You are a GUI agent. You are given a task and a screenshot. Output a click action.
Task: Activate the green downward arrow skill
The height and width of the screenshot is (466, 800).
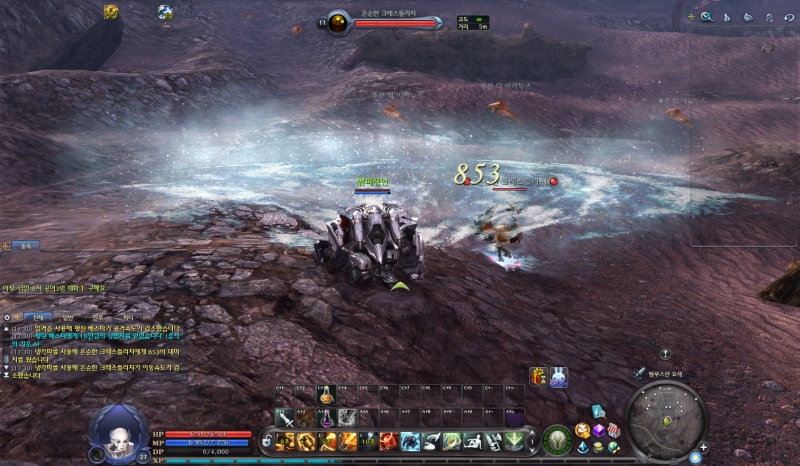tap(515, 441)
